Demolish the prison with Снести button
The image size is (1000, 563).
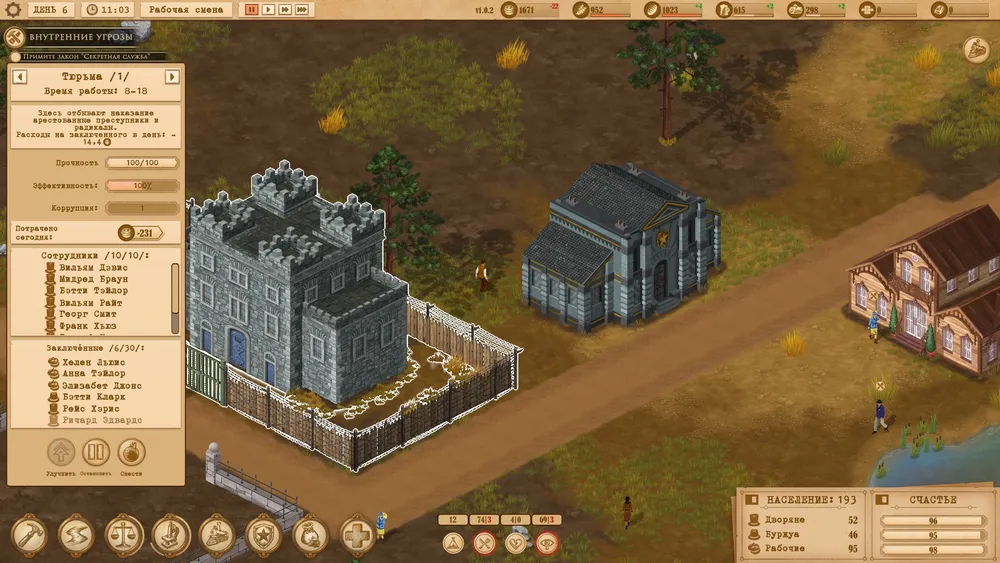click(x=131, y=453)
